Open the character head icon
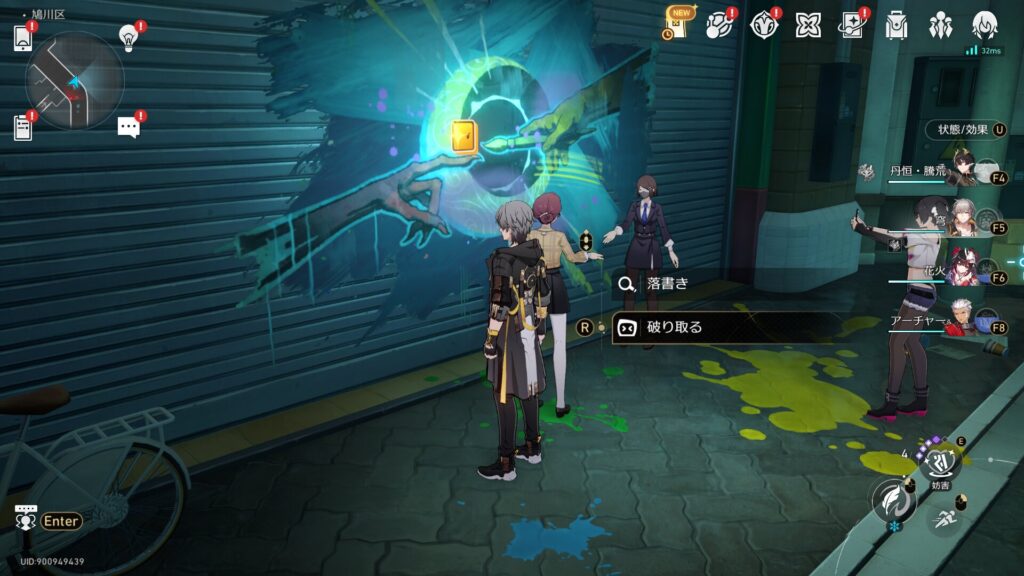Screen dimensions: 1024x576 point(984,26)
